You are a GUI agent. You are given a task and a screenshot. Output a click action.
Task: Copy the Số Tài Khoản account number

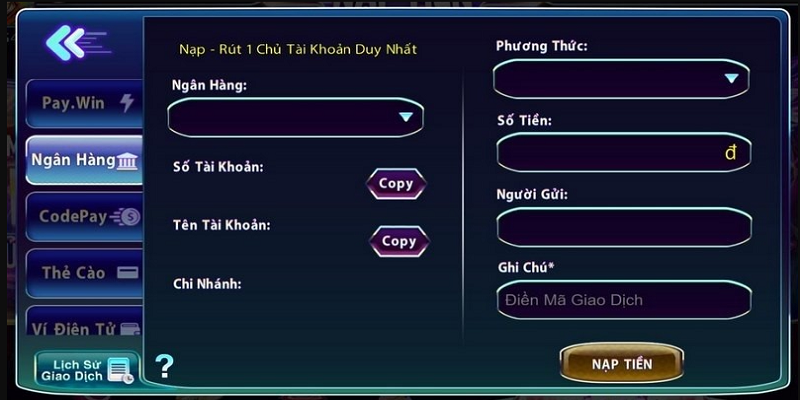396,184
